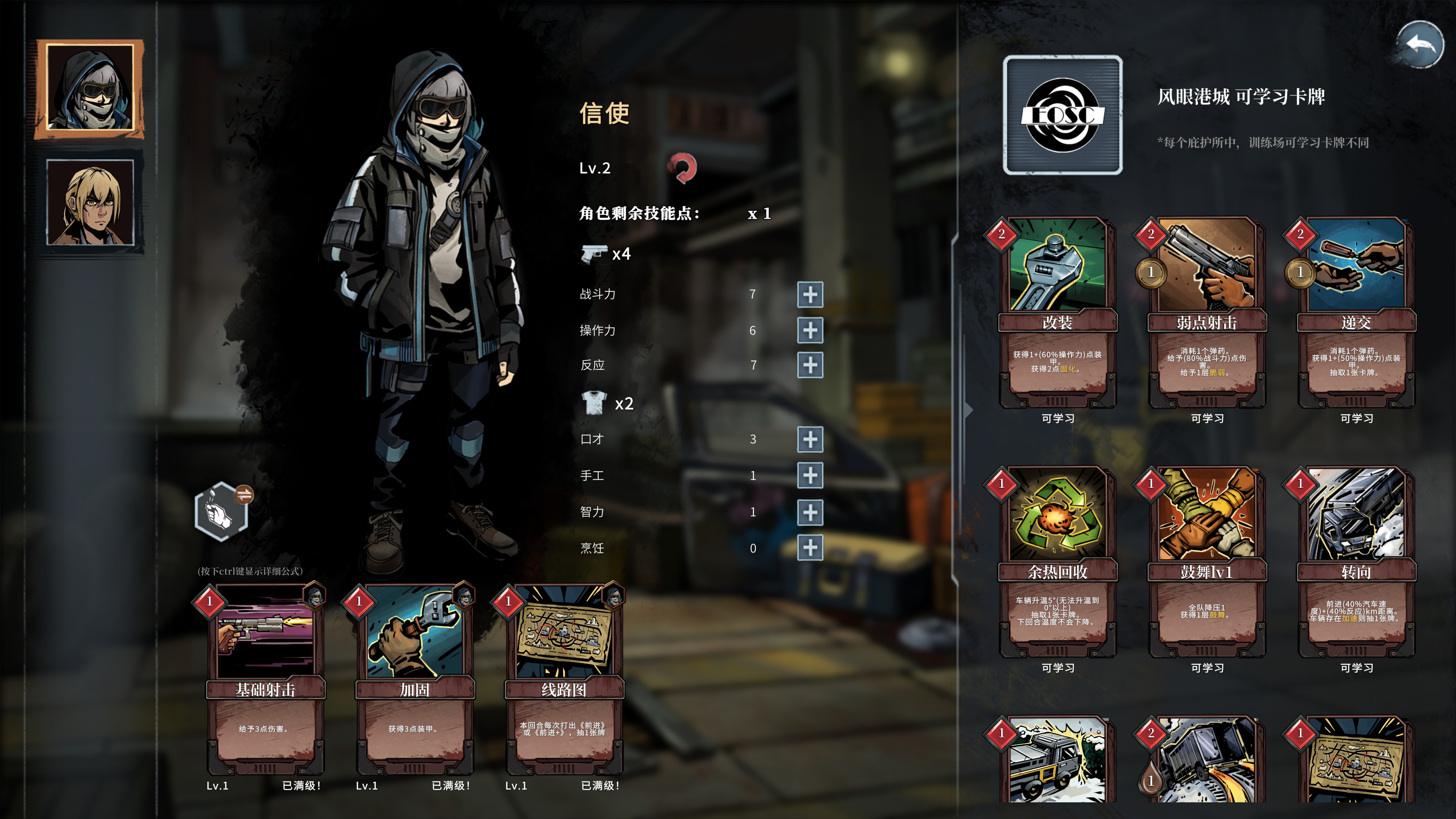Reset skill points with red arrow
This screenshot has width=1456, height=819.
(682, 168)
